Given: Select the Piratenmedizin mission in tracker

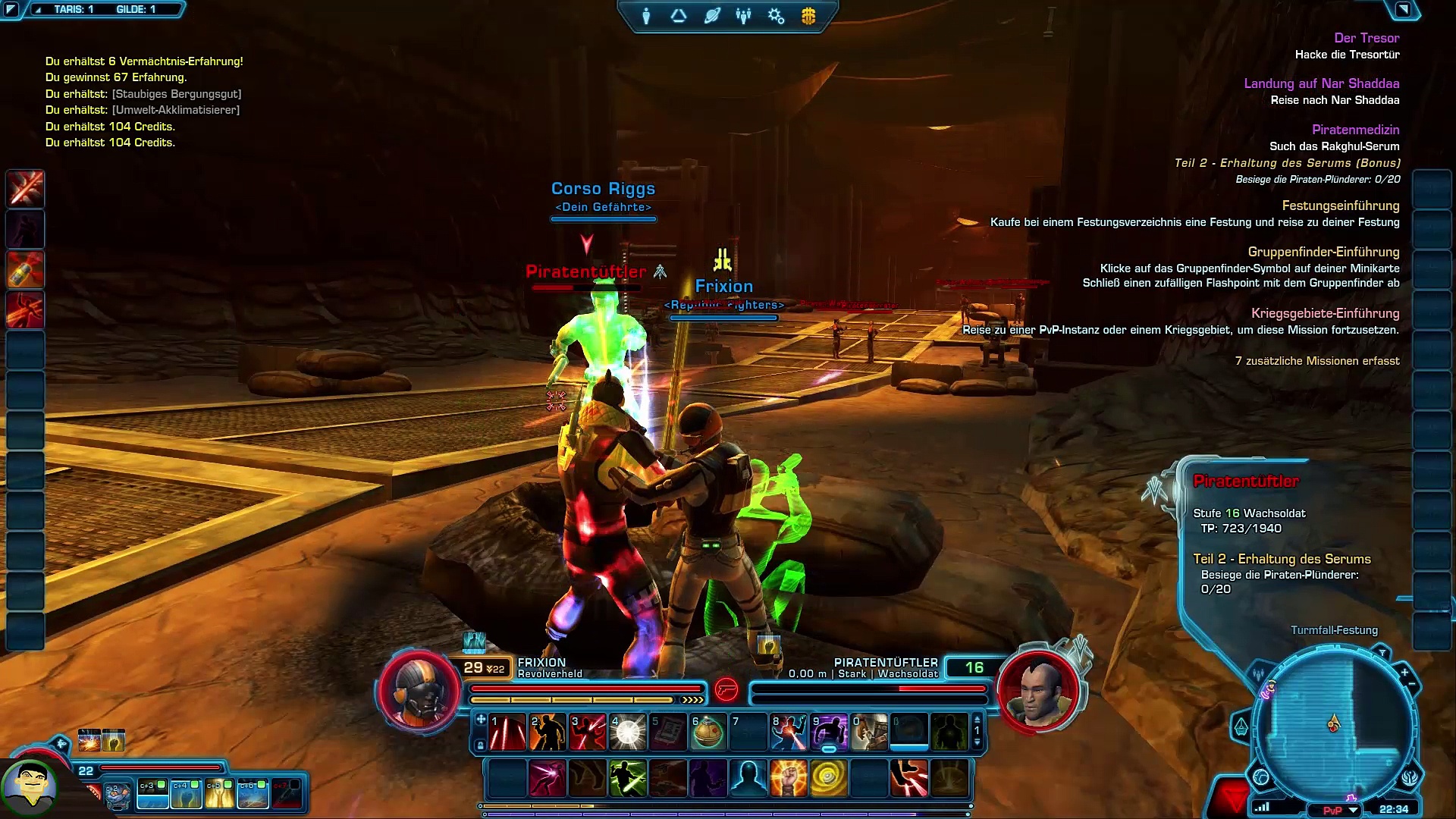Looking at the screenshot, I should pos(1355,130).
